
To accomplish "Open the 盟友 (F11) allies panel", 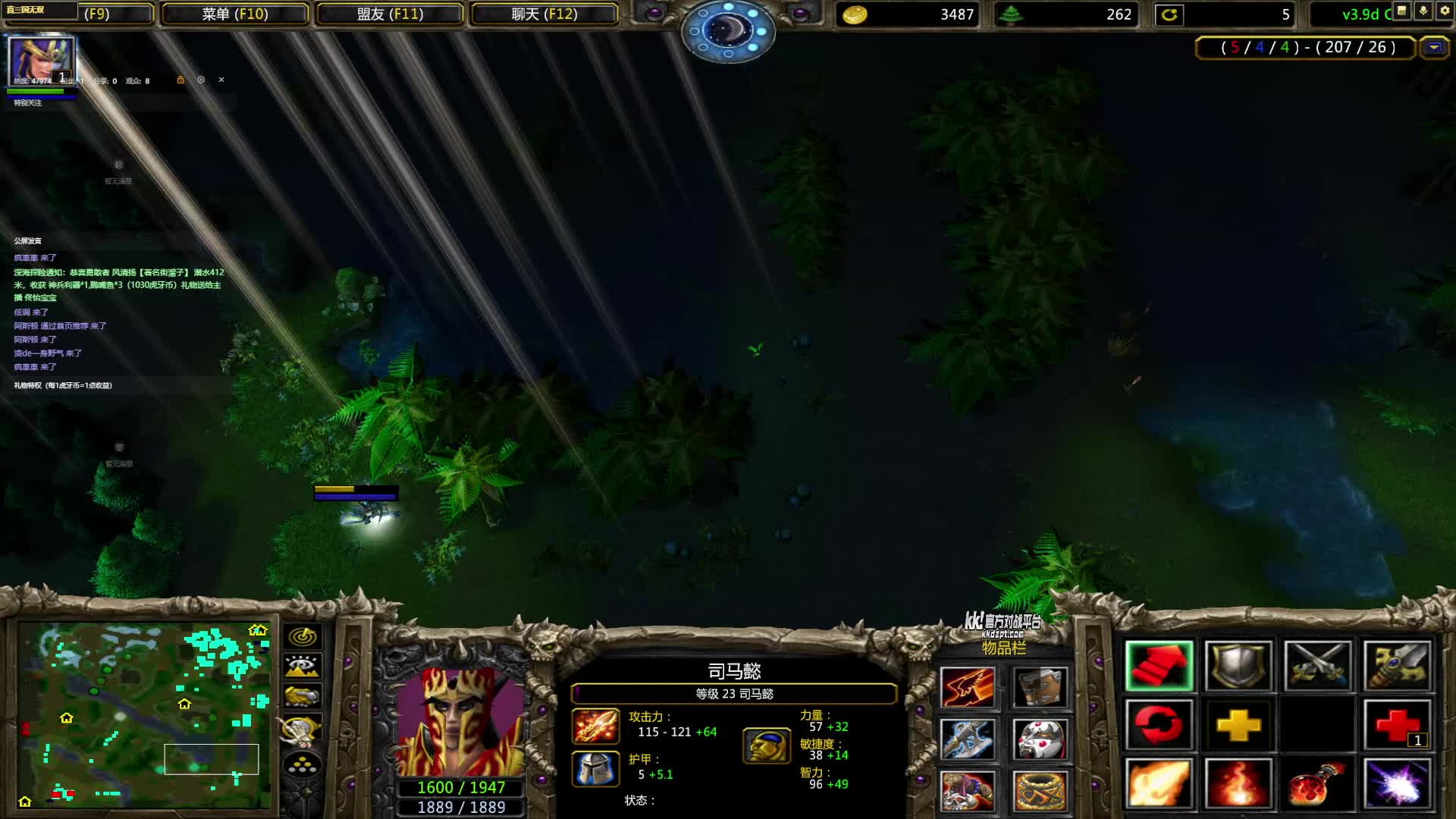I will [x=390, y=14].
